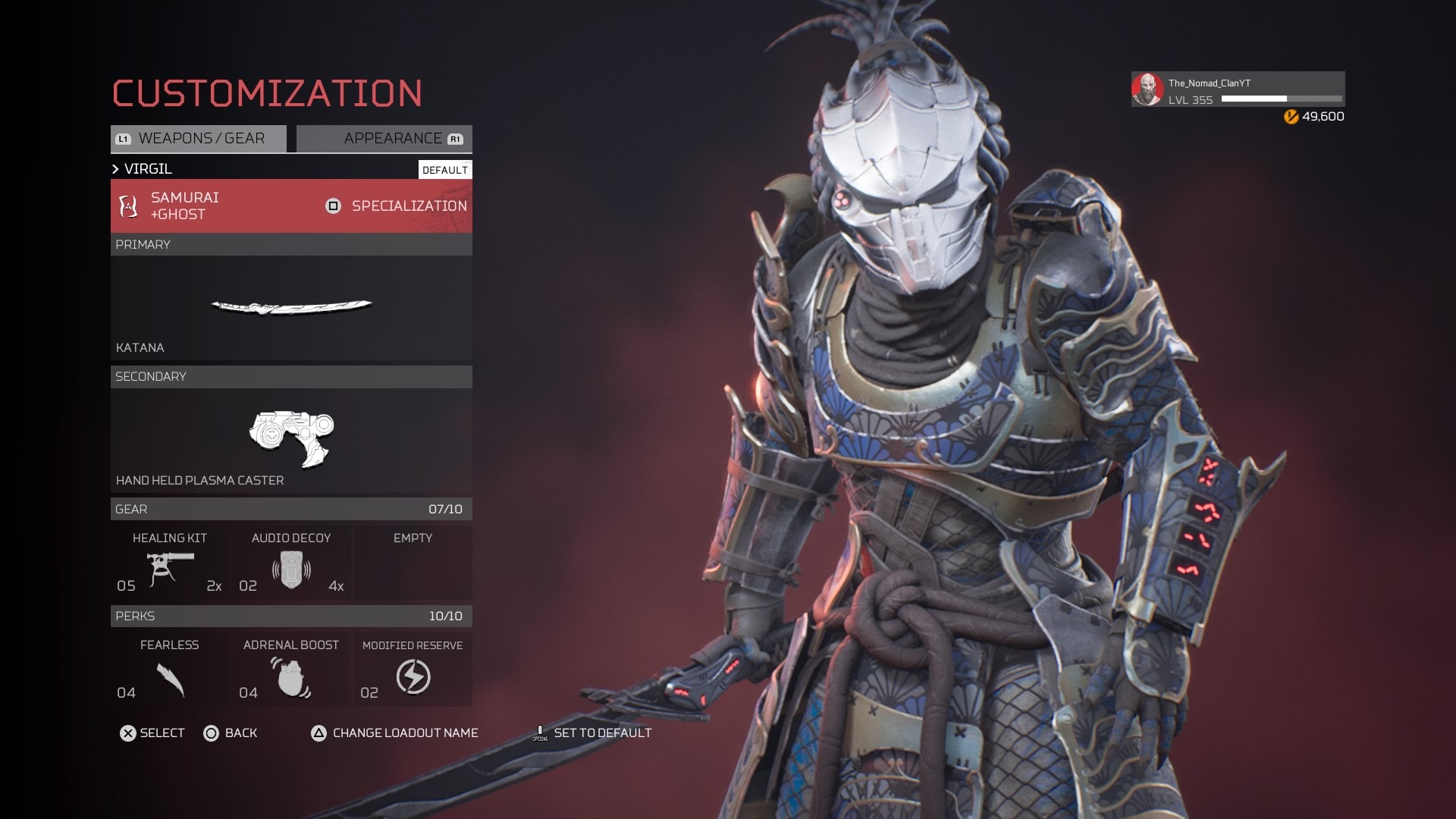Select the Hand Held Plasma Caster slot
This screenshot has height=819, width=1456.
point(291,440)
